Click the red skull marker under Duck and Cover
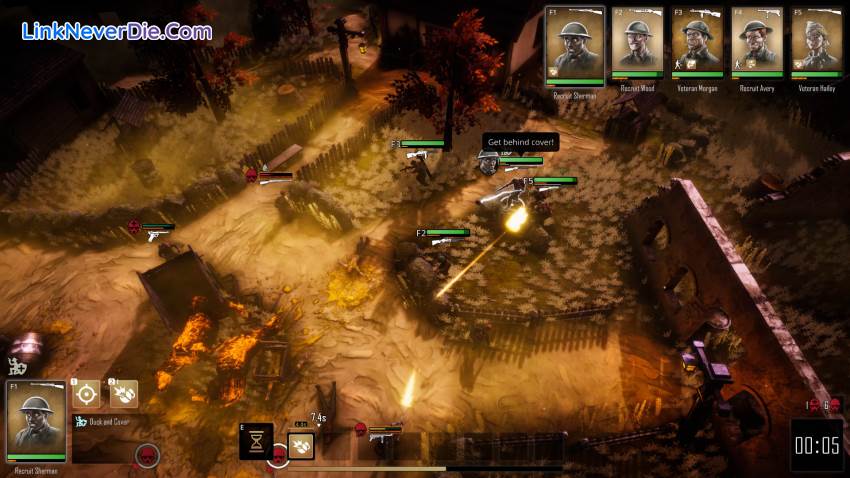 click(147, 455)
